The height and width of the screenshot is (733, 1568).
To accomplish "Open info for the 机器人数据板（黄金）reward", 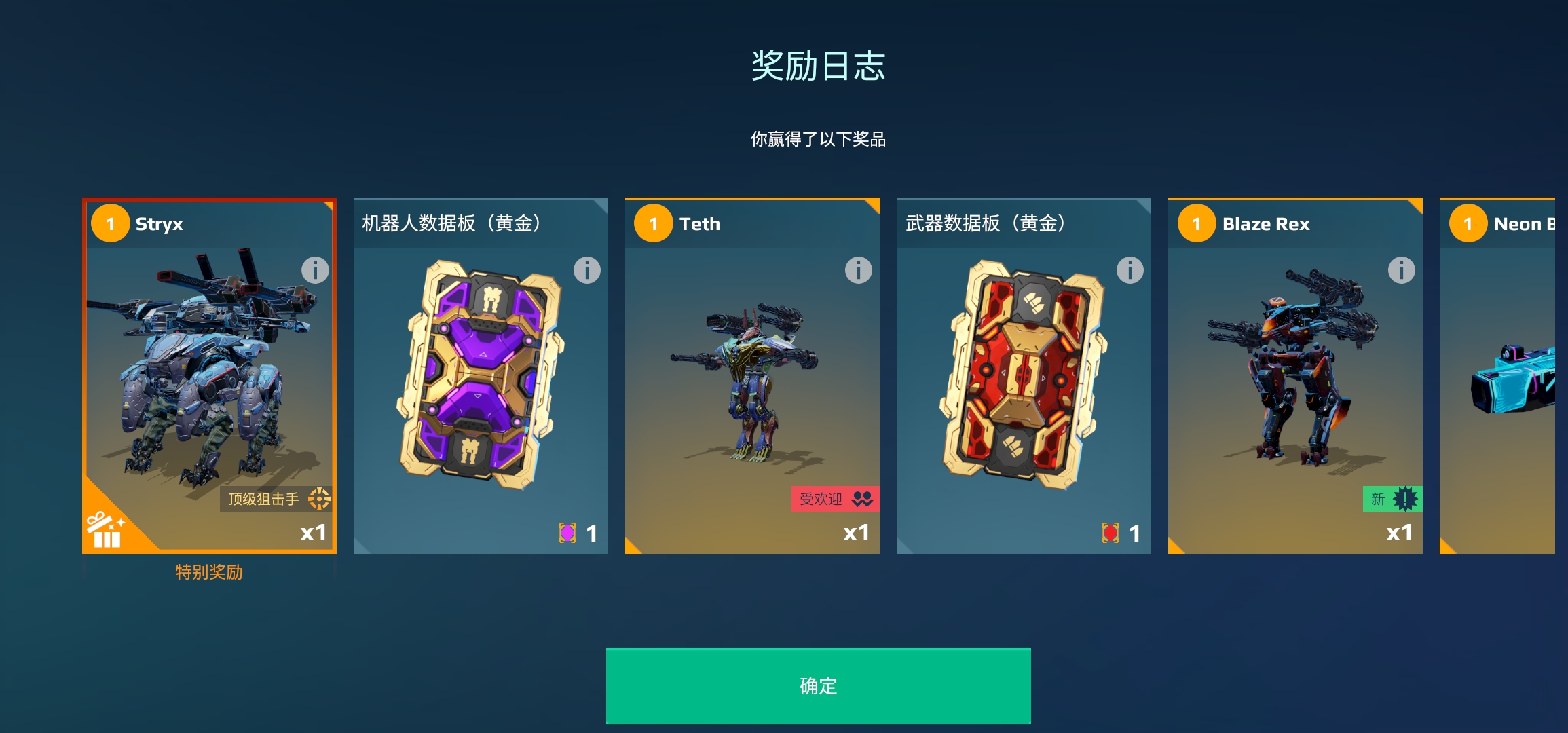I will [586, 271].
